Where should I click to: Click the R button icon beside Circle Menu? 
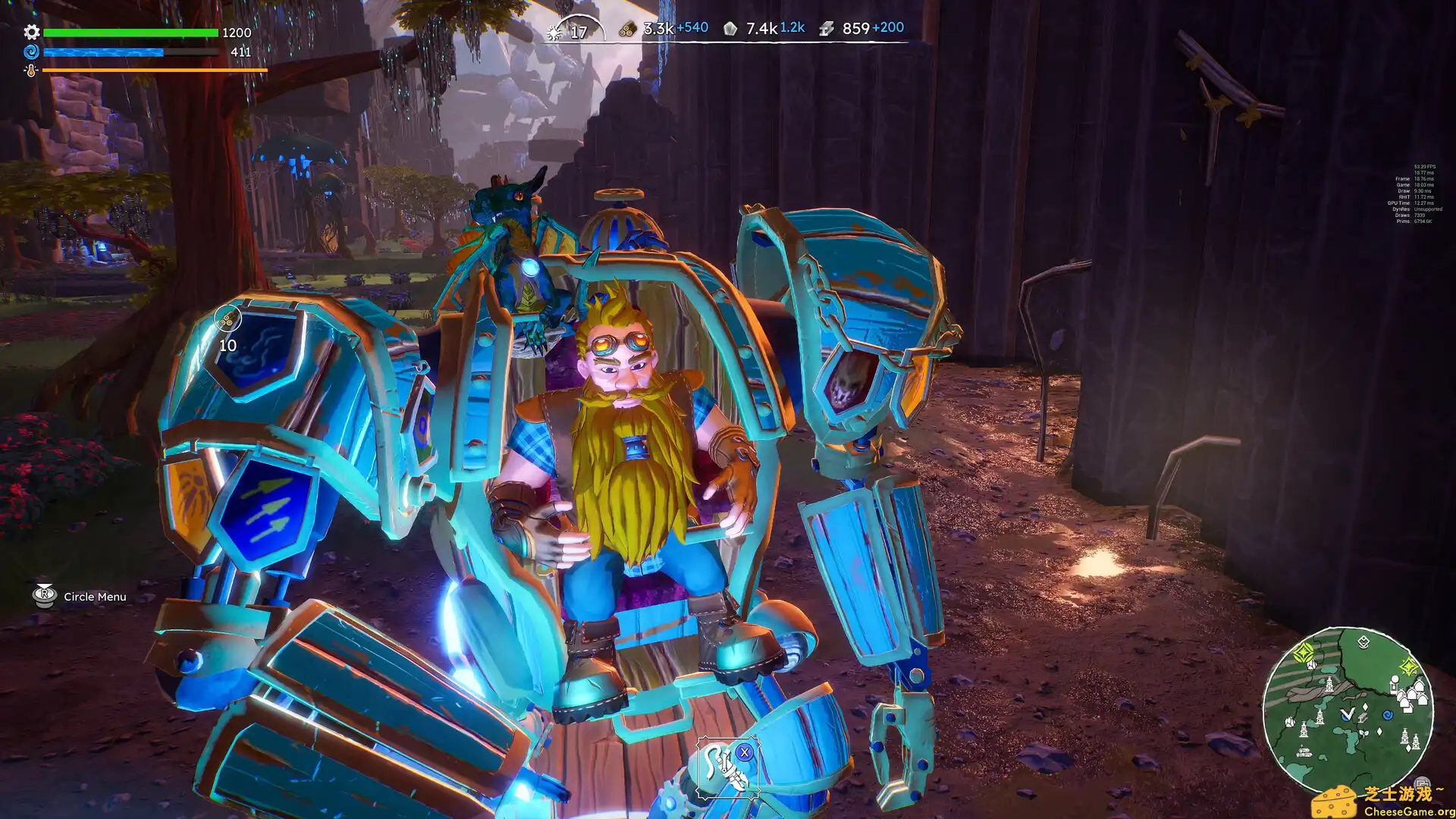[x=43, y=596]
